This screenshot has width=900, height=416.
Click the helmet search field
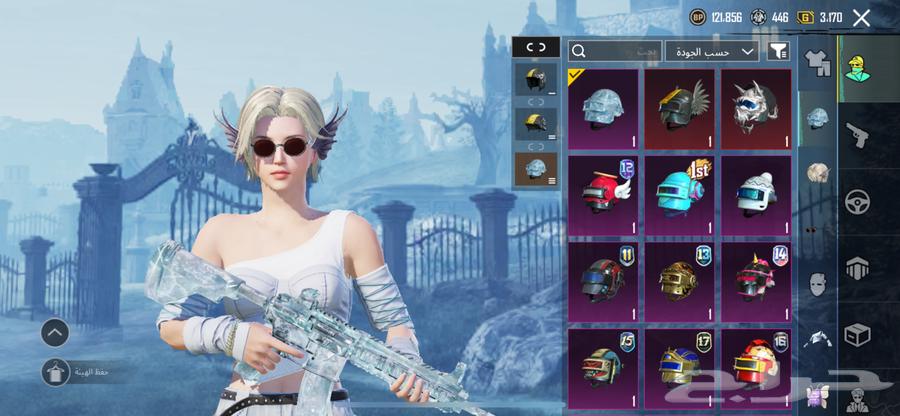coord(614,51)
